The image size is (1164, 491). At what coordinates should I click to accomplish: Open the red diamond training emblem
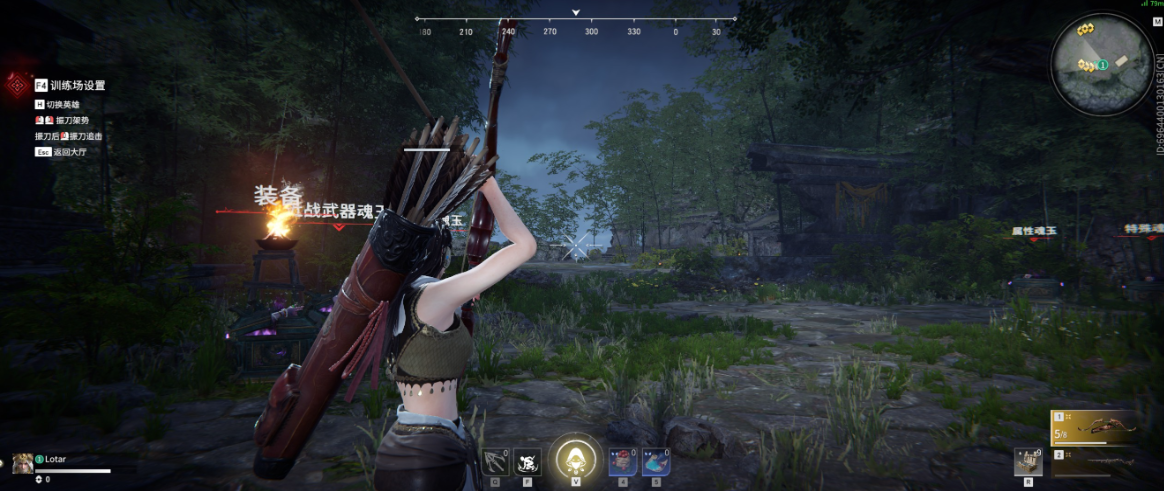pos(16,84)
